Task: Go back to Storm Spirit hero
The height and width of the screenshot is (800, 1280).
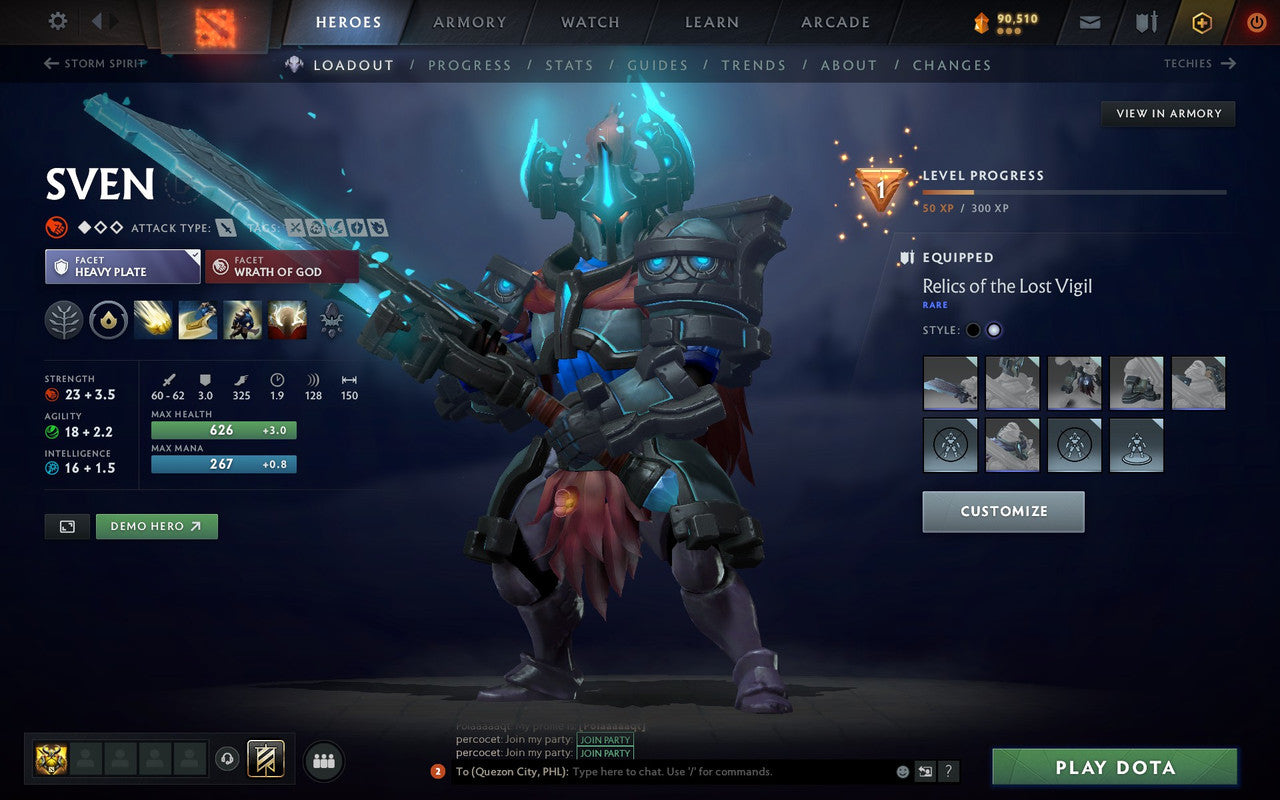Action: click(93, 63)
